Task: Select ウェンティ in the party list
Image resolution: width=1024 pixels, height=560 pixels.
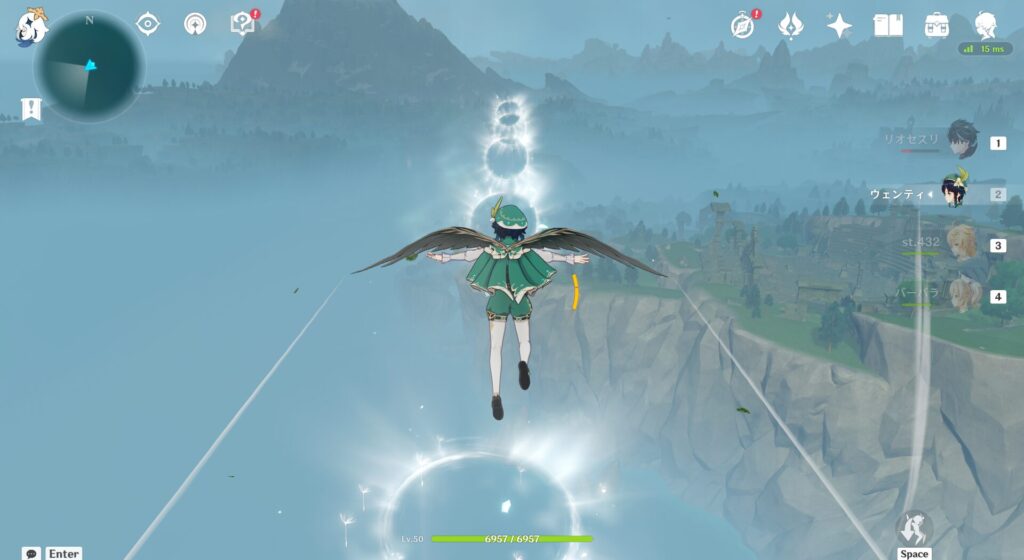Action: pos(955,193)
